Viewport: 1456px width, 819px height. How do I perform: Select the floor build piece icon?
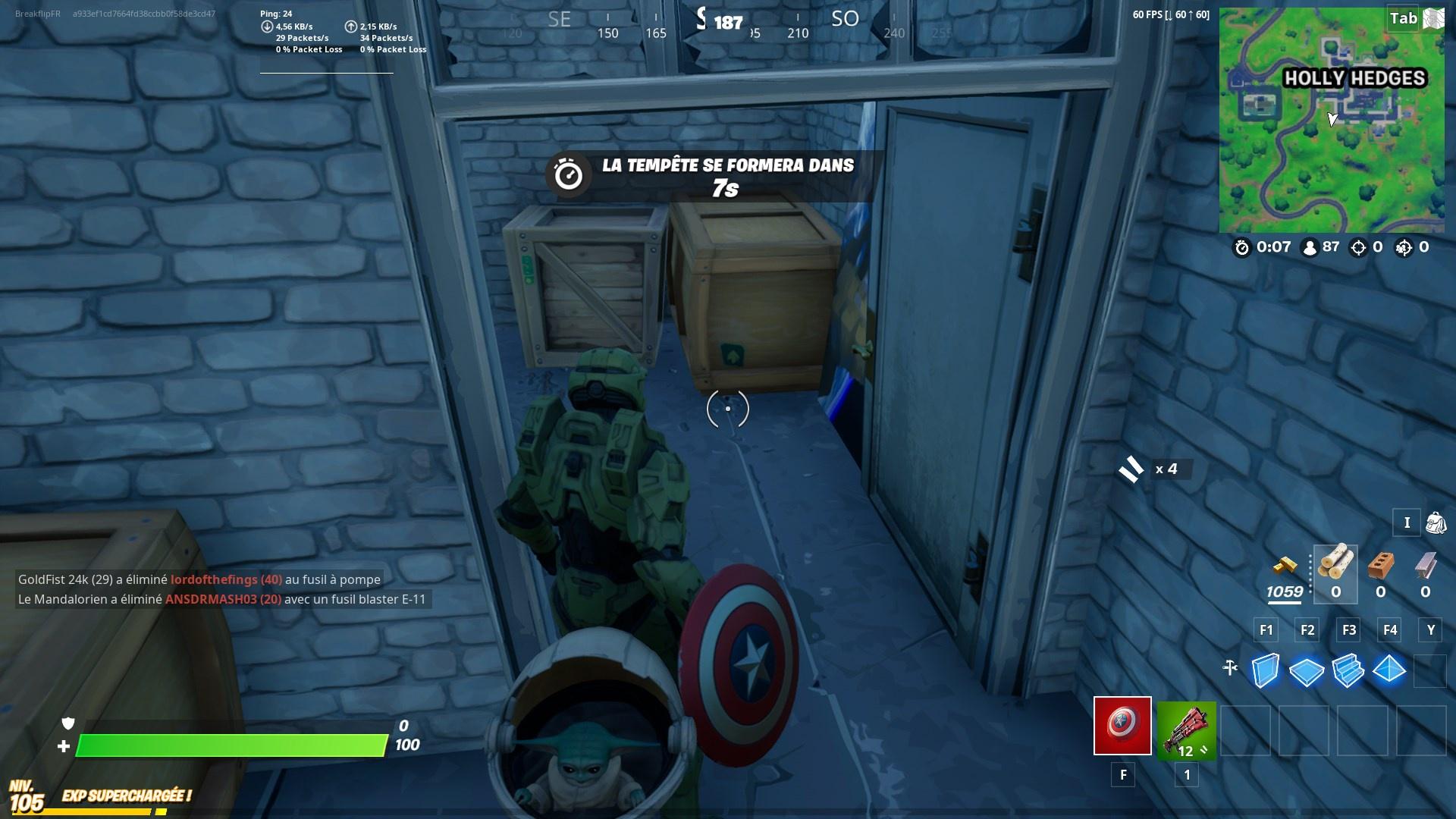(1305, 670)
